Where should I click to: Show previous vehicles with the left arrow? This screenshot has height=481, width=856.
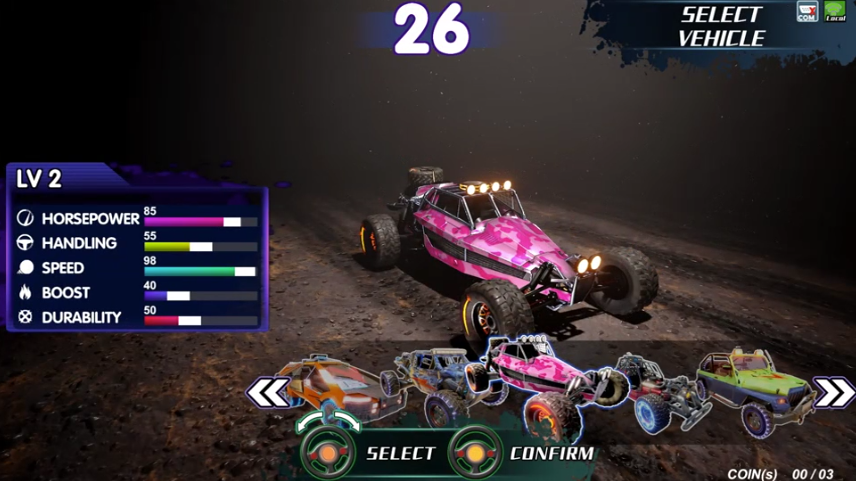(268, 393)
